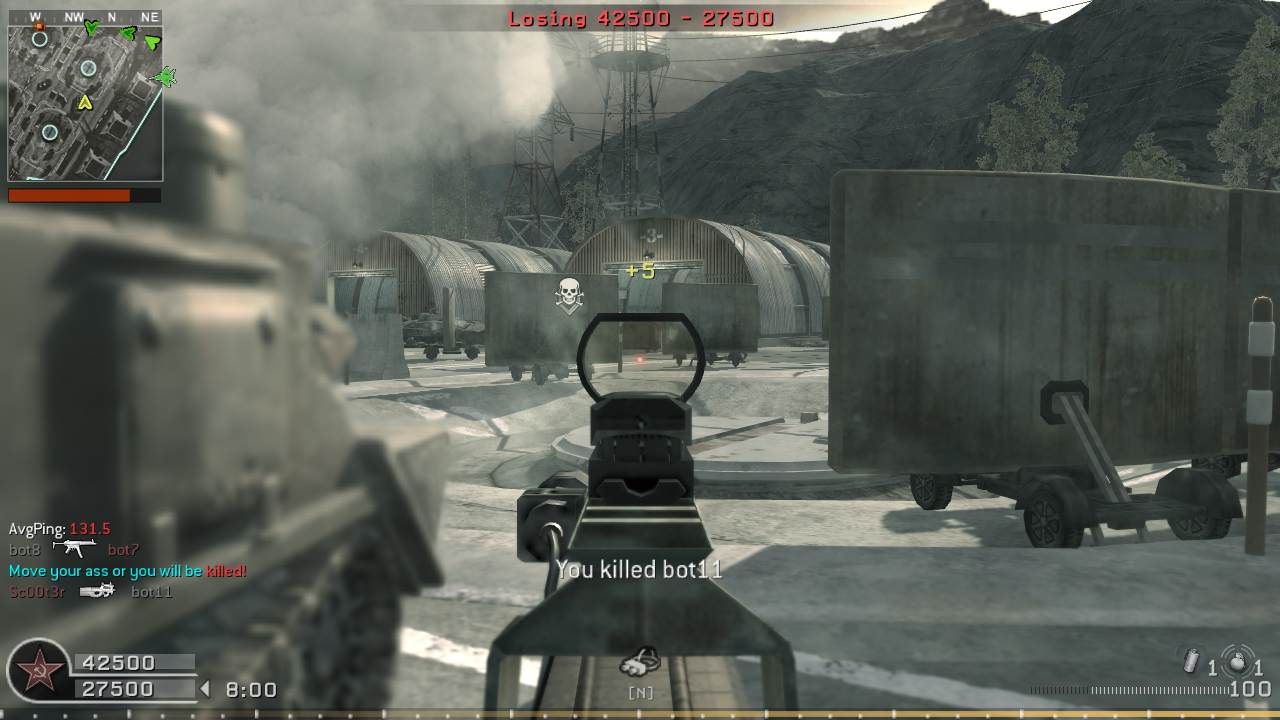Click the red star faction emblem
This screenshot has width=1280, height=720.
pyautogui.click(x=39, y=672)
